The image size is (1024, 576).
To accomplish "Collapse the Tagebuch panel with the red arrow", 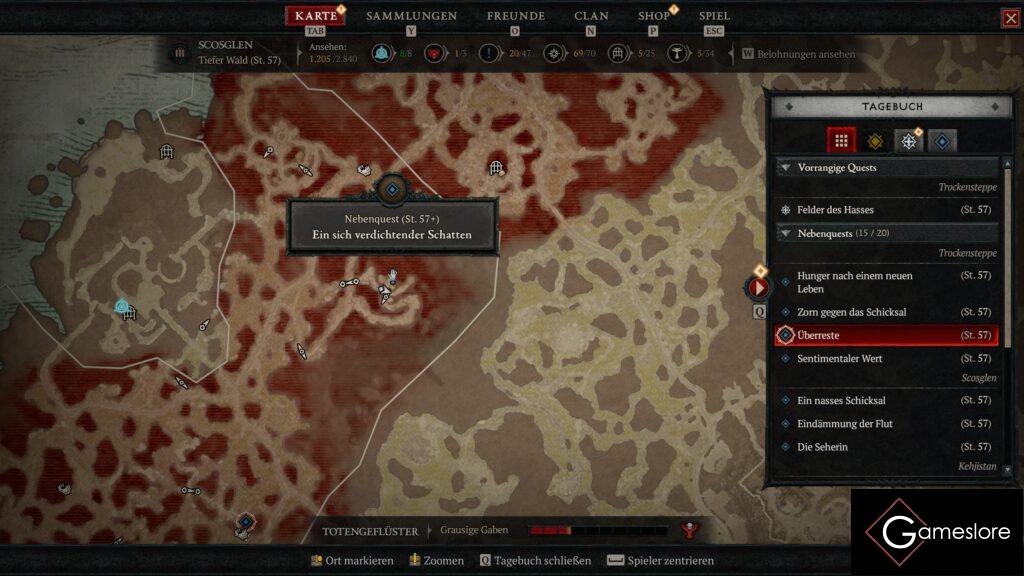I will pyautogui.click(x=759, y=288).
